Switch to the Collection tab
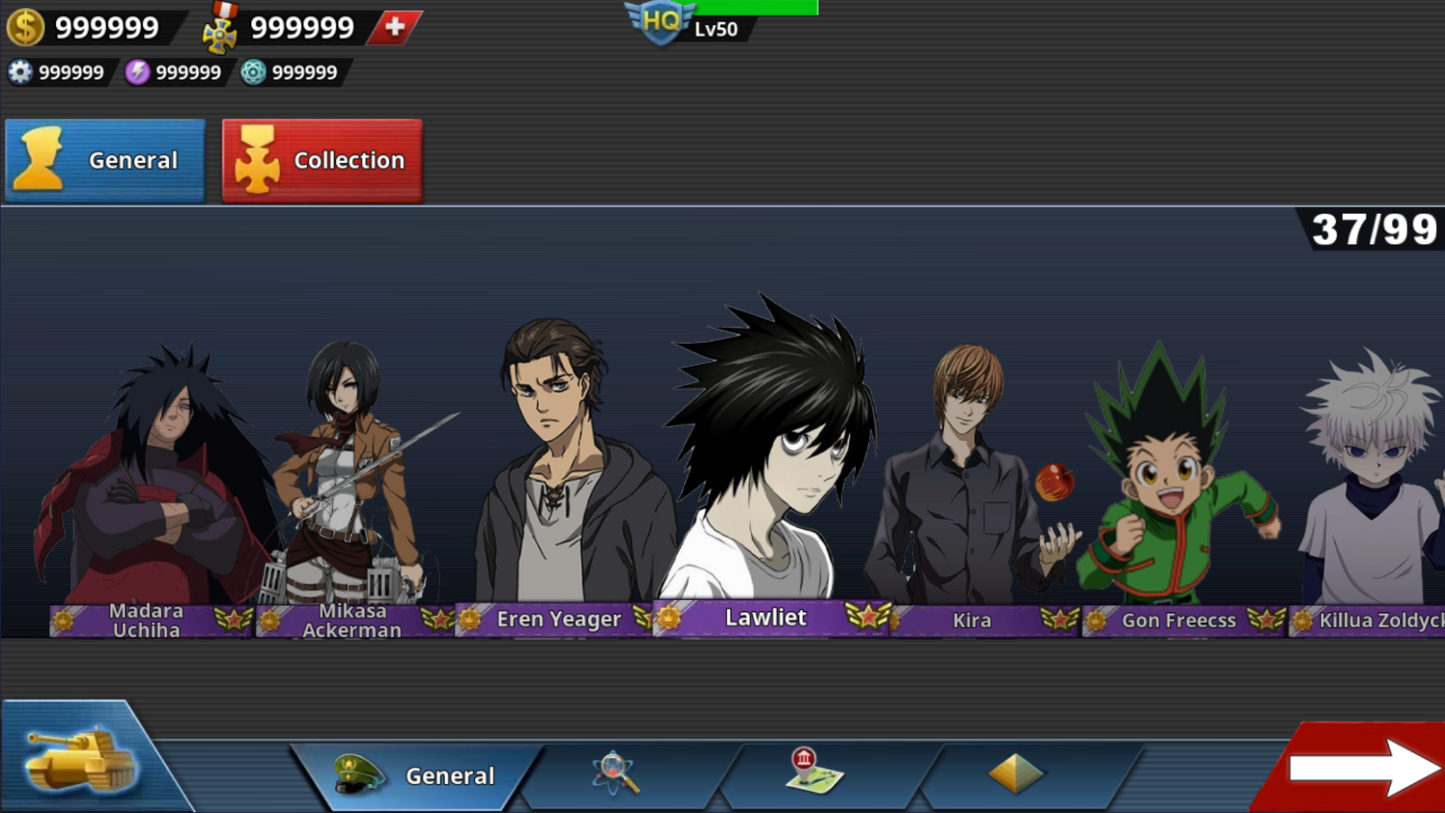This screenshot has height=813, width=1445. pyautogui.click(x=322, y=159)
